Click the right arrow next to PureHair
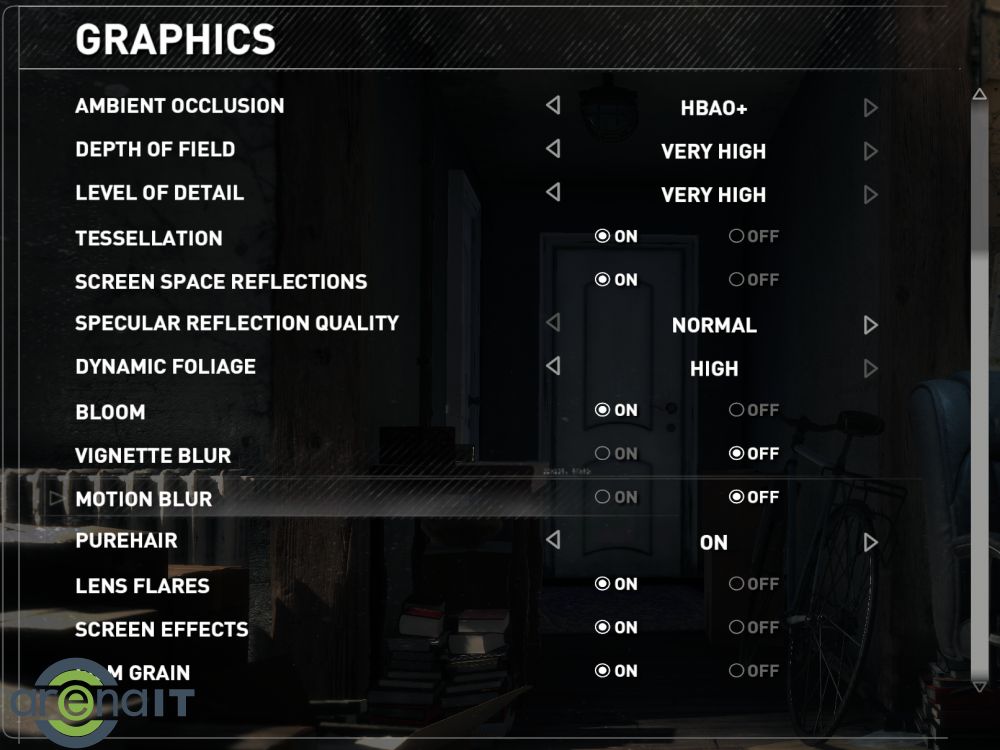Screen dimensions: 1000x750 [x=870, y=542]
